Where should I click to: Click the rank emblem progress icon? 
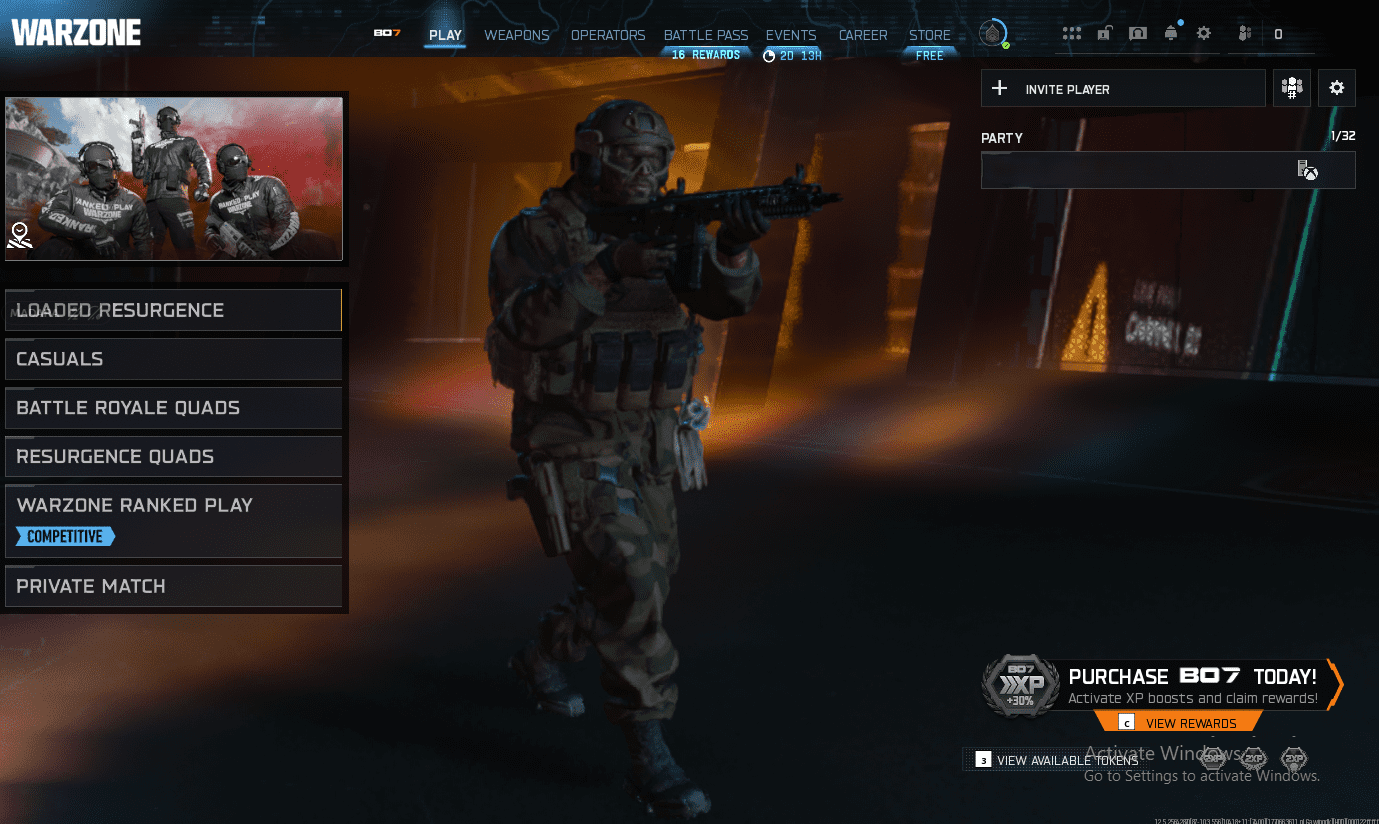(993, 33)
